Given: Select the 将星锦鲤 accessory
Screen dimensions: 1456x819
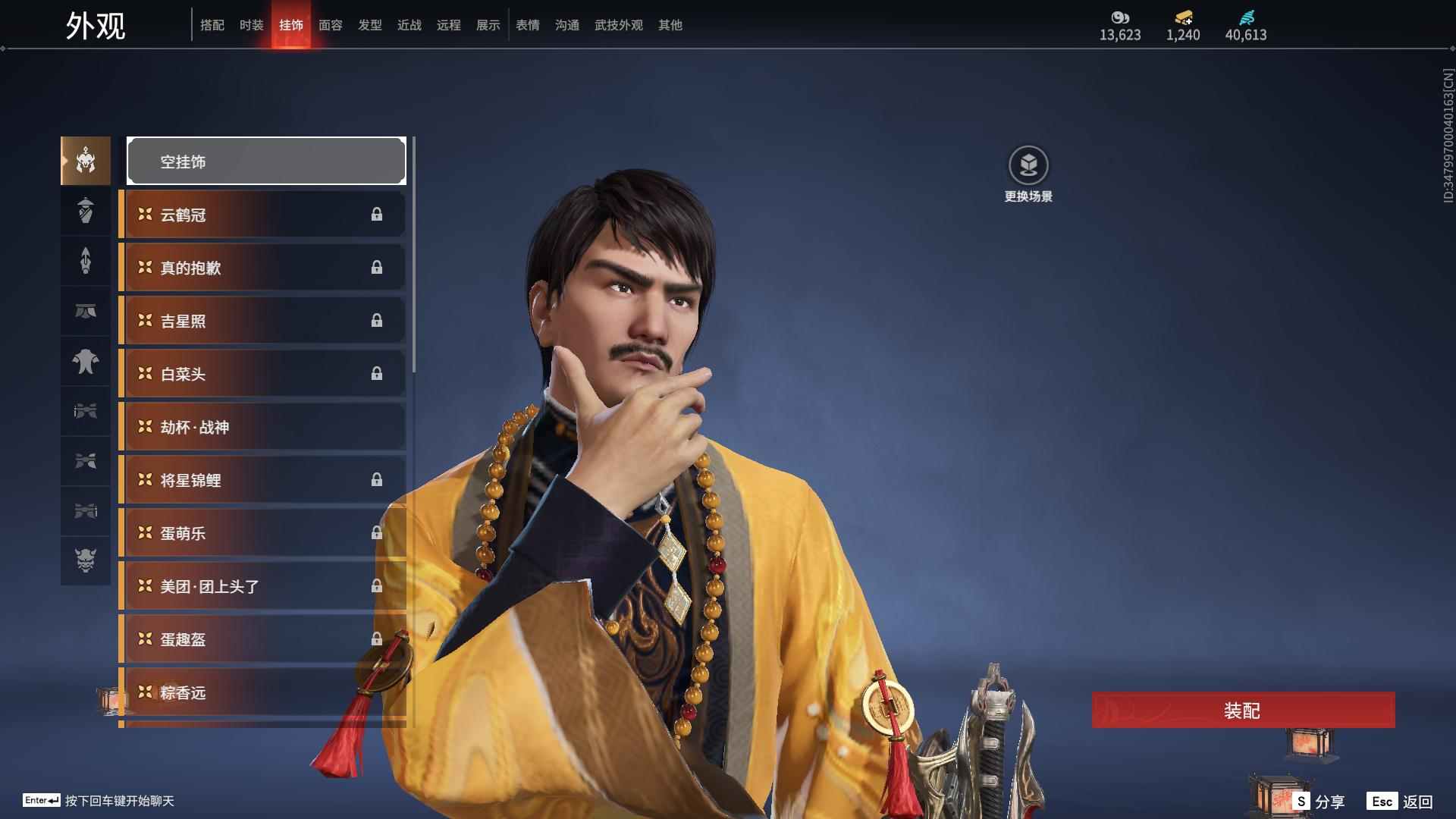Looking at the screenshot, I should pos(262,480).
